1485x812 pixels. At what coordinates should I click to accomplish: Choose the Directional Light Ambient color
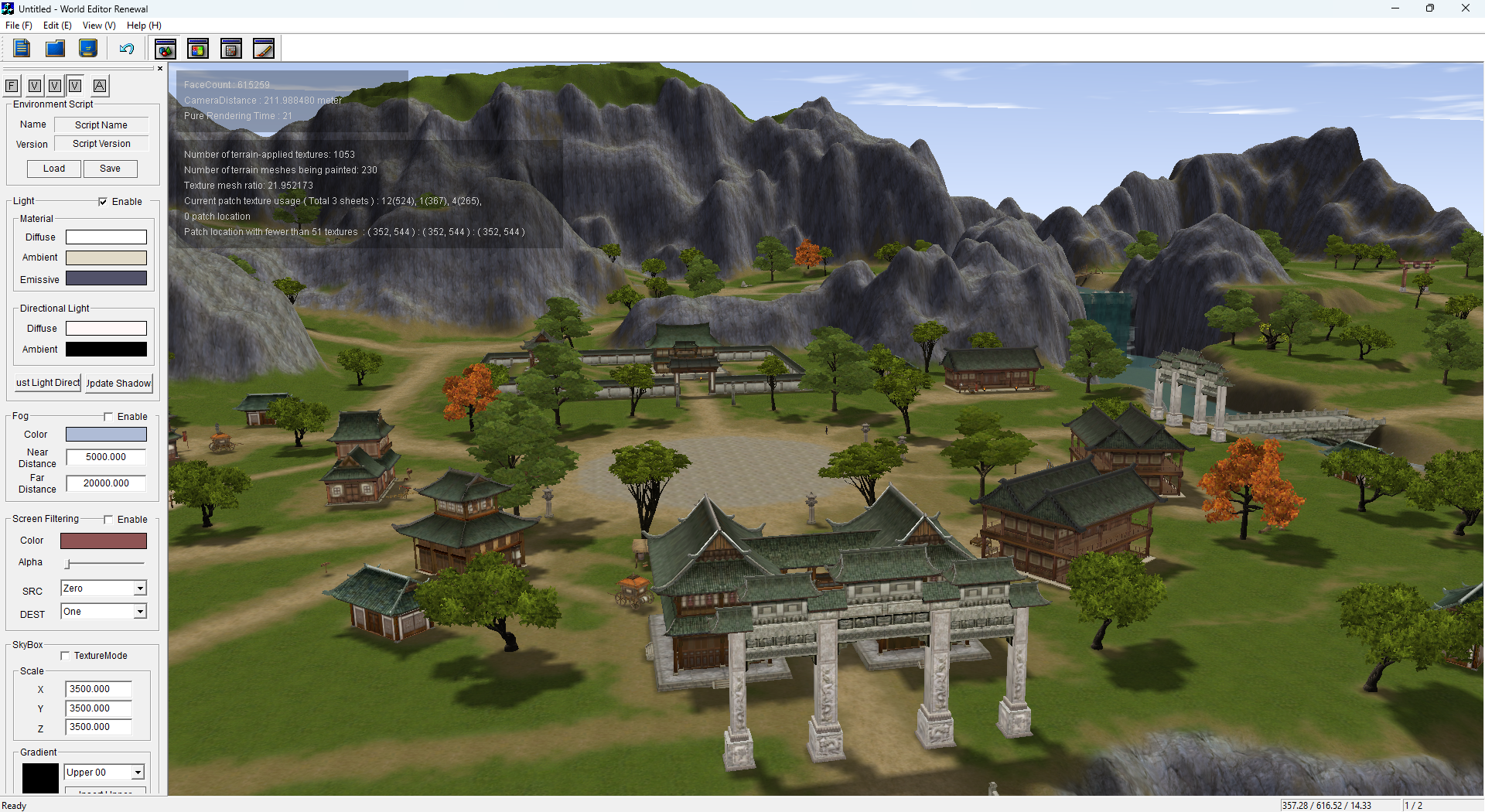tap(106, 350)
